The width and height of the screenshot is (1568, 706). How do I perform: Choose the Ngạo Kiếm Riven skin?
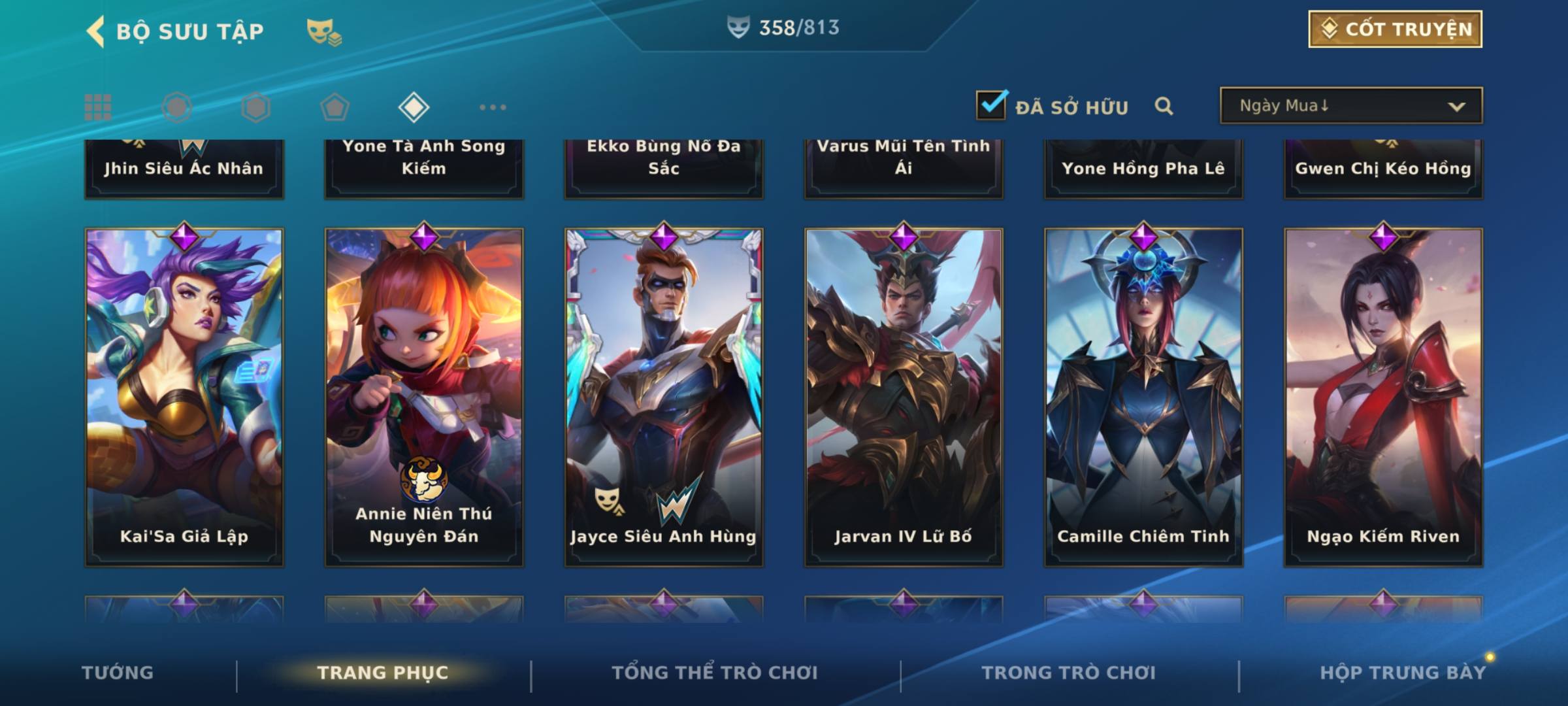[x=1383, y=396]
